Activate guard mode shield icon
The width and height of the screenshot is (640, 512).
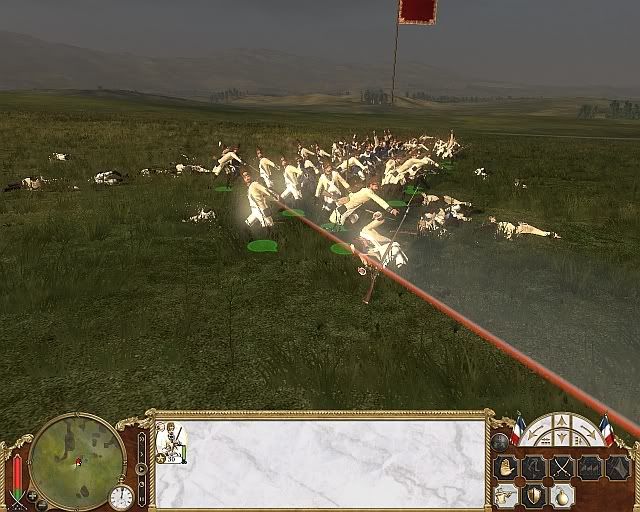(x=534, y=495)
